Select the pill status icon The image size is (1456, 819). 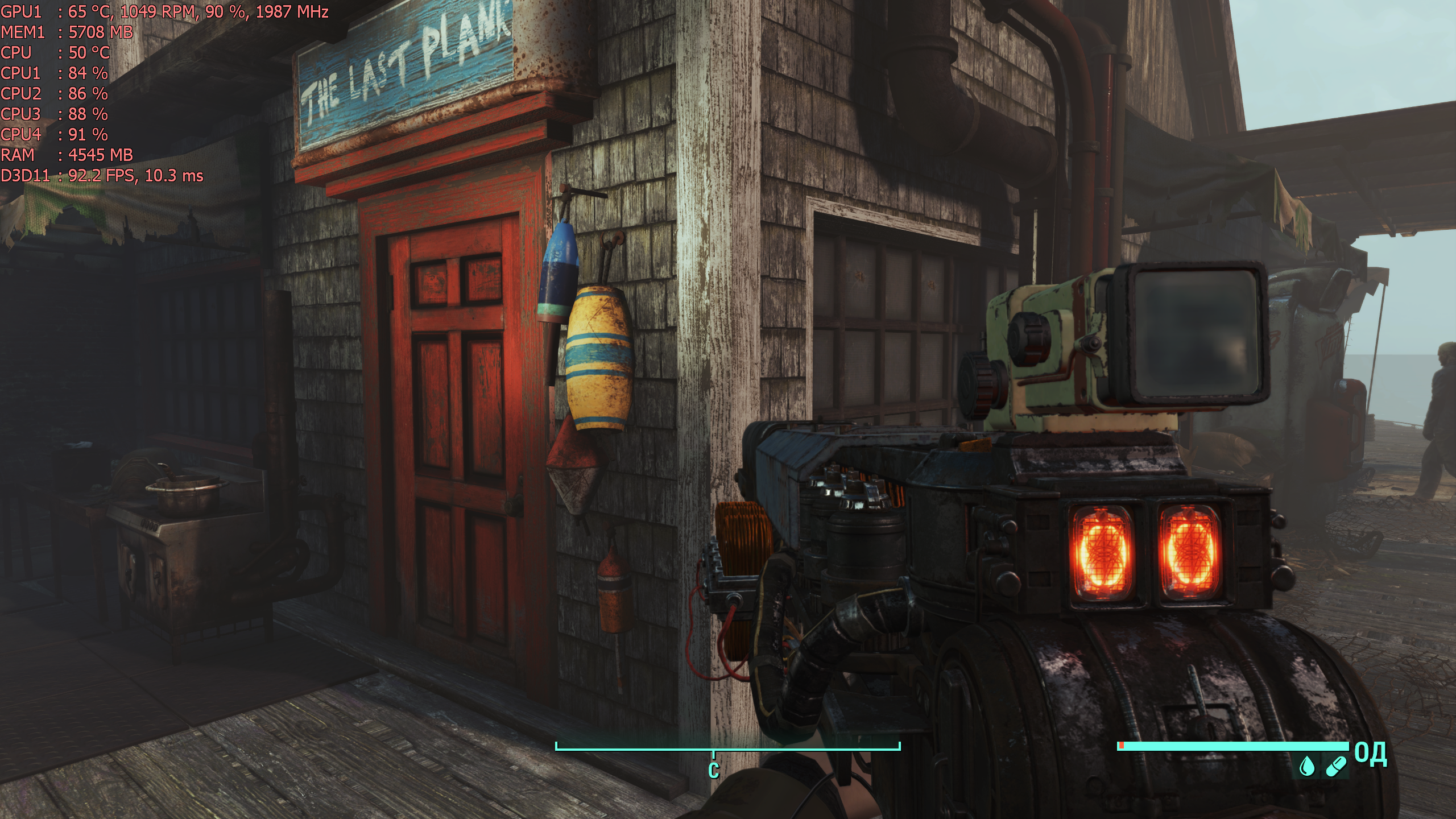coord(1335,767)
